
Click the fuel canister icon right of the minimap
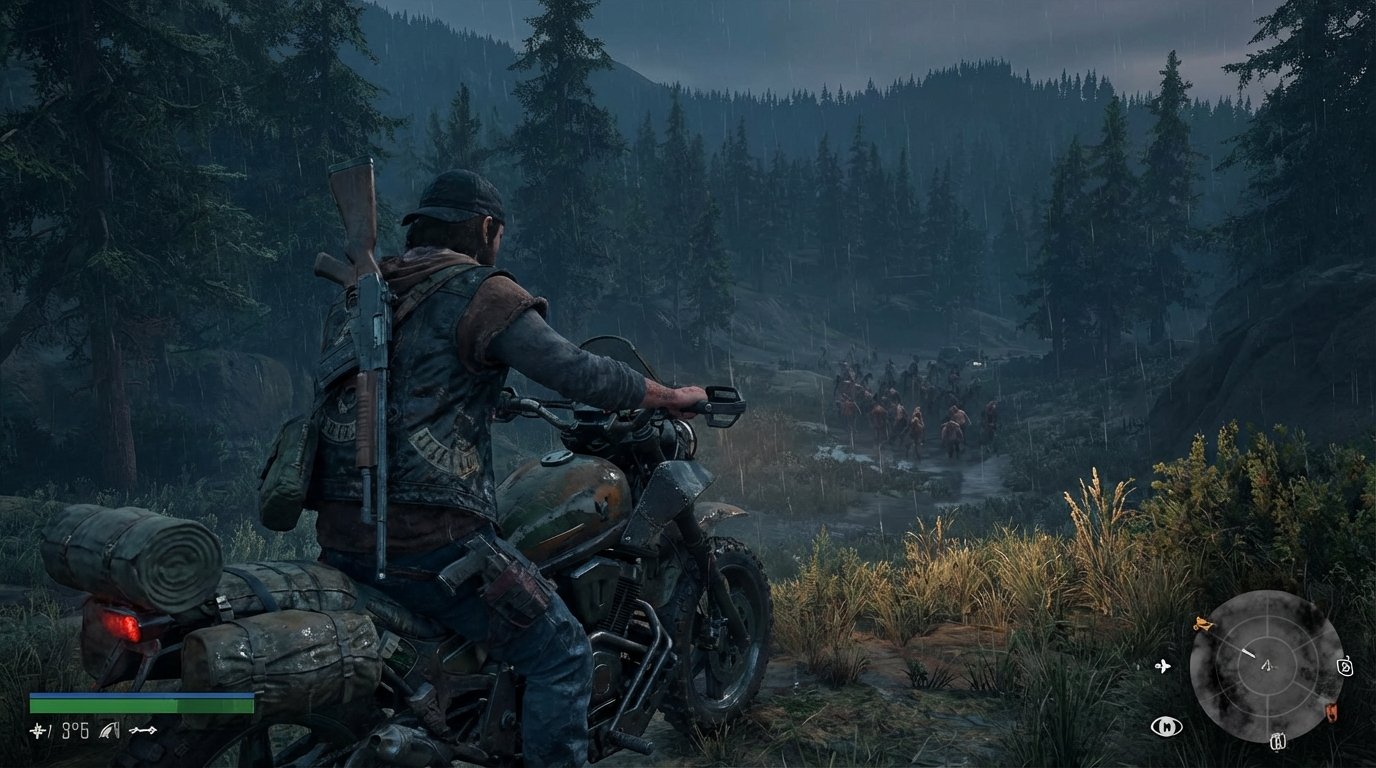point(1345,667)
